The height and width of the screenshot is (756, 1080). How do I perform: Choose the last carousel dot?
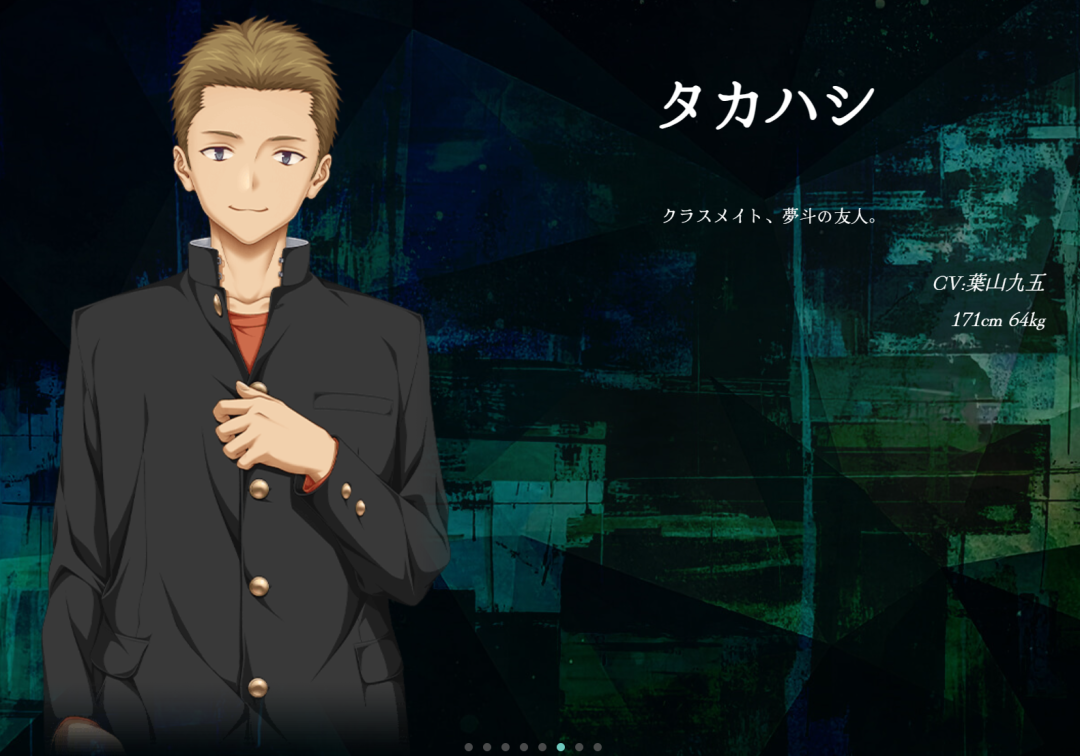coord(597,747)
